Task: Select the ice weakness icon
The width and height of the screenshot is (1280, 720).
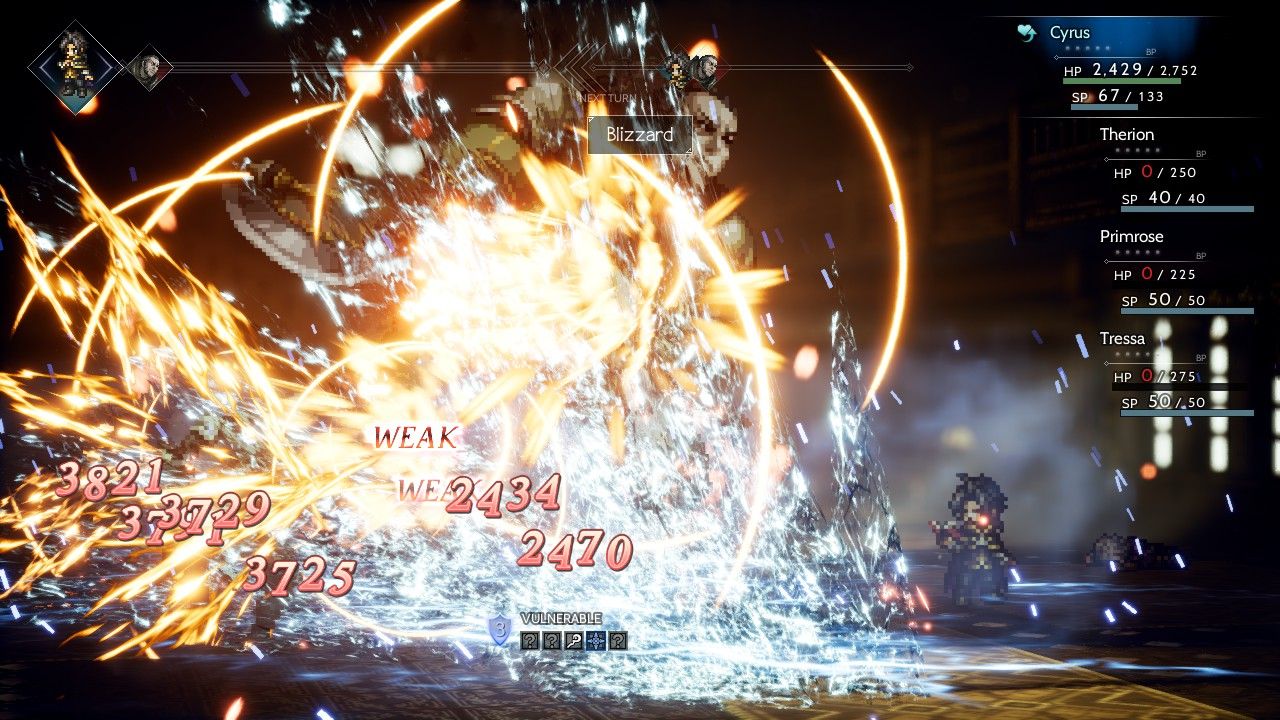Action: (596, 641)
